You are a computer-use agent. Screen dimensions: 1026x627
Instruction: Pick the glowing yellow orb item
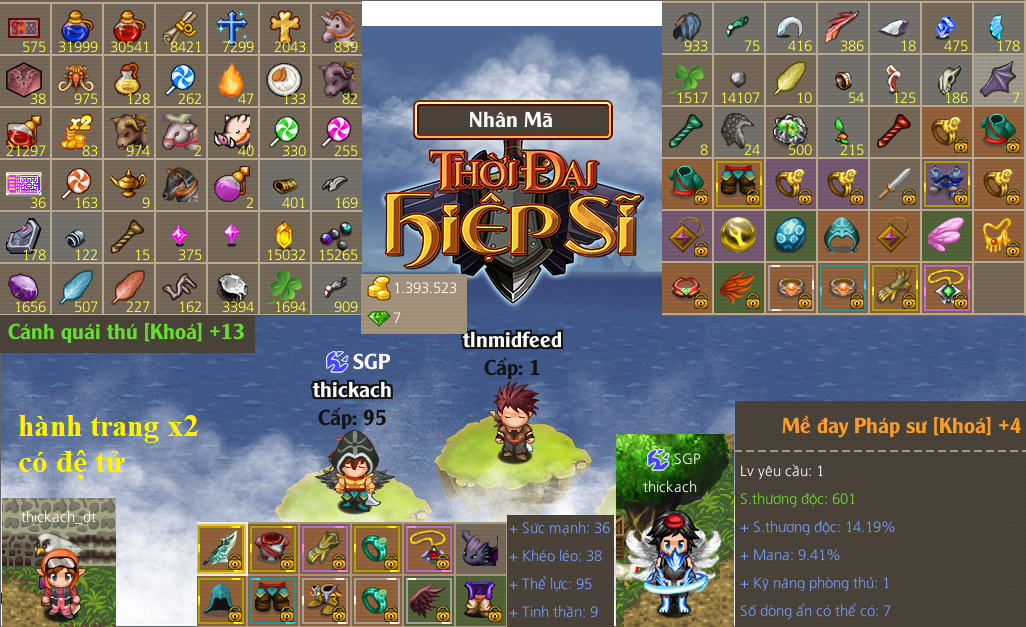click(x=739, y=236)
